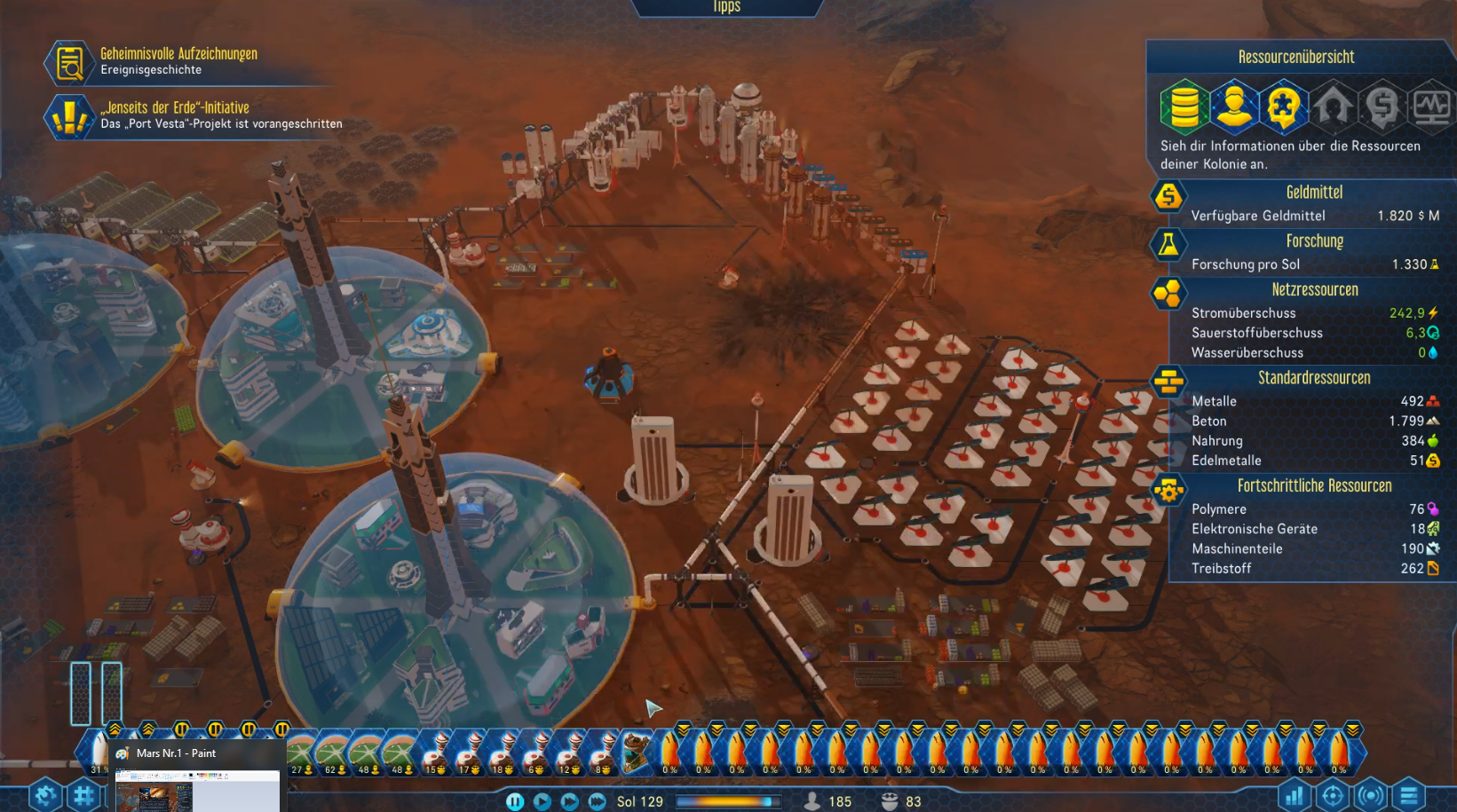This screenshot has width=1457, height=812.
Task: Pause the game simulation
Action: point(515,800)
